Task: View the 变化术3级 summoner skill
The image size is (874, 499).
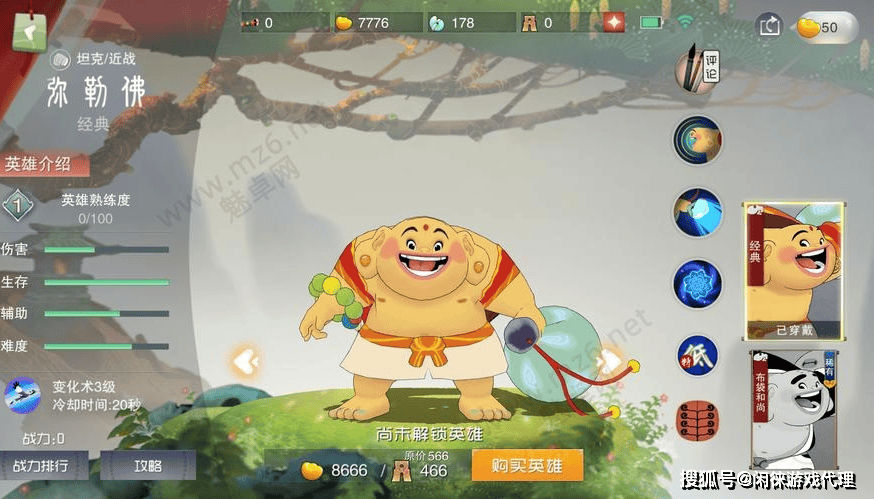Action: coord(23,395)
